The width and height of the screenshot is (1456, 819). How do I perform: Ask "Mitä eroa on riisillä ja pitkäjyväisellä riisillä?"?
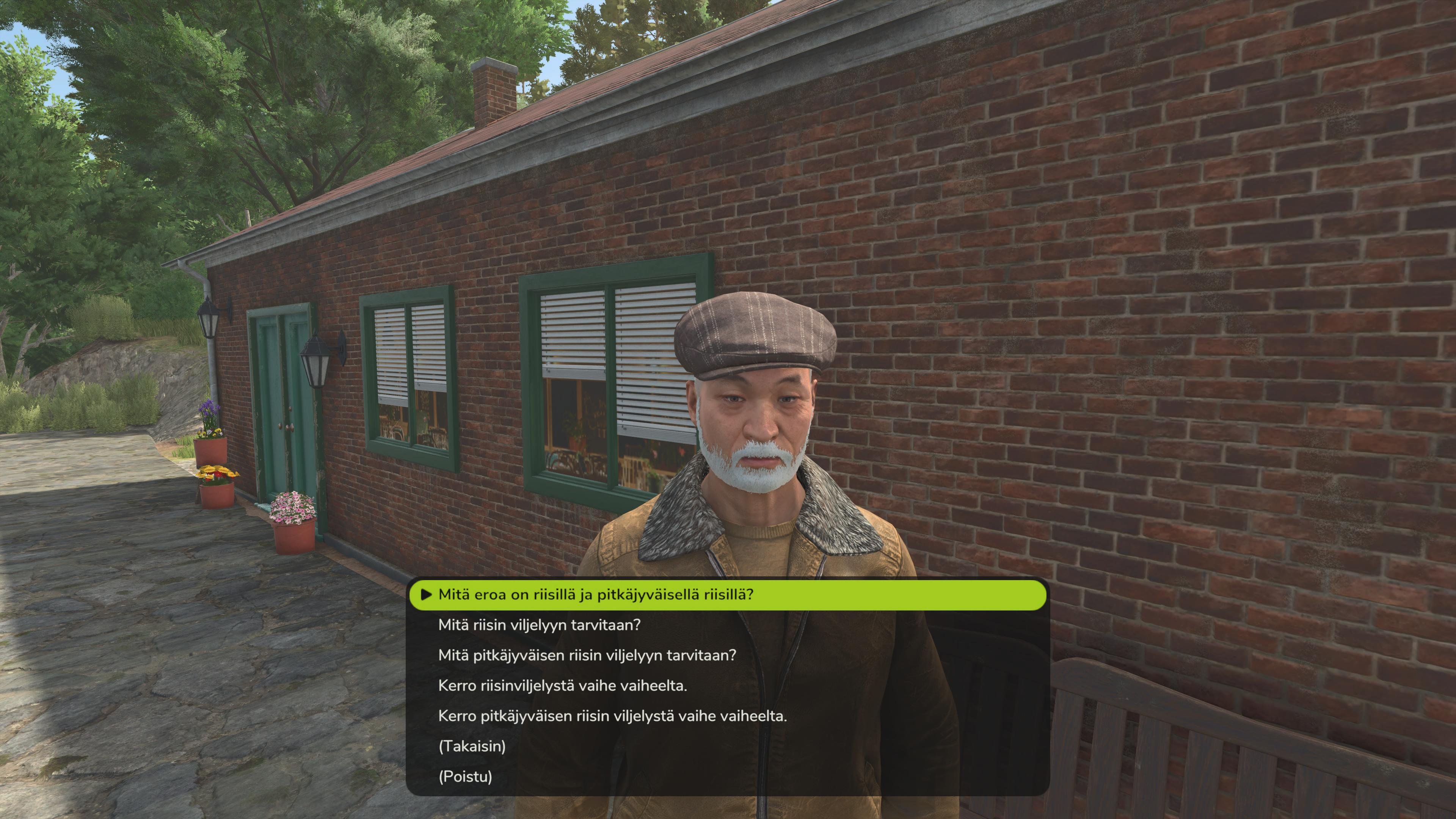(x=596, y=595)
